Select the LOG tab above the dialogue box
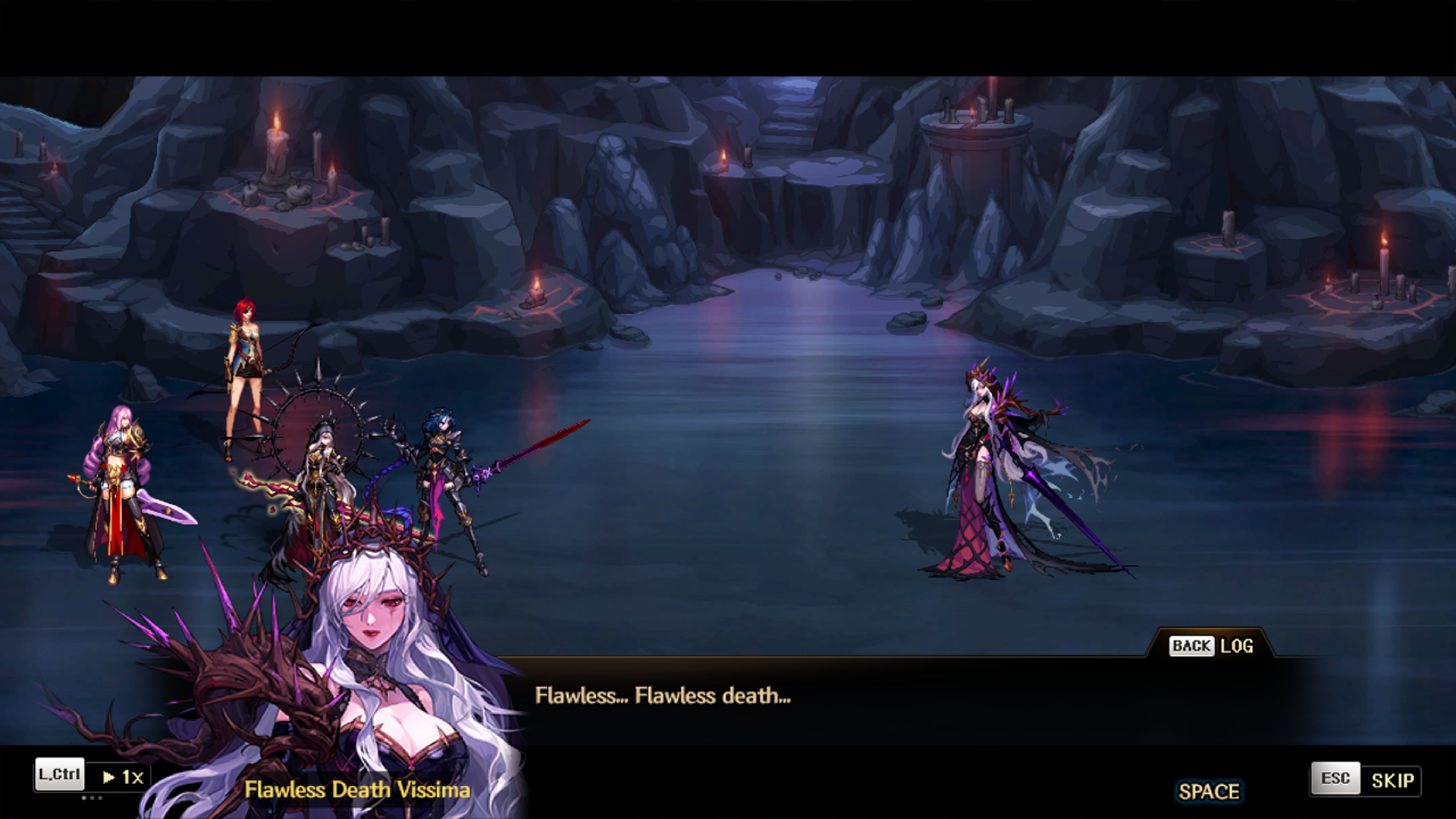The image size is (1456, 819). (x=1238, y=646)
